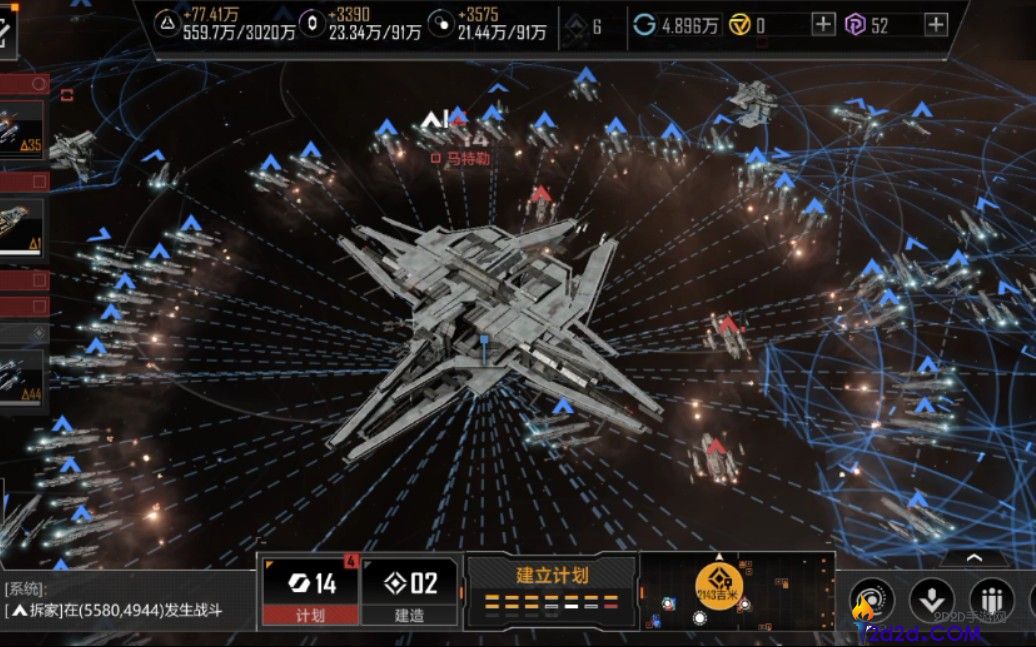1036x647 pixels.
Task: Select the fleet card labeled Δ44
Action: [22, 376]
